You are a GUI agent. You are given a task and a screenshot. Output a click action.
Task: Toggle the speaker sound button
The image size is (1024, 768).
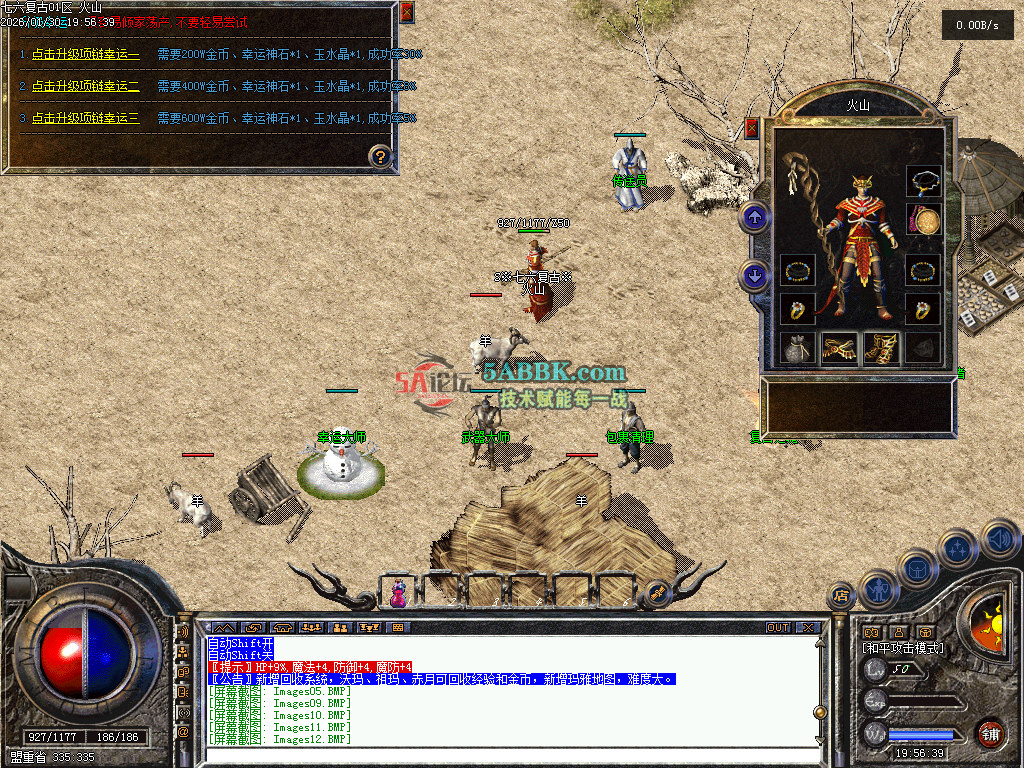1000,539
